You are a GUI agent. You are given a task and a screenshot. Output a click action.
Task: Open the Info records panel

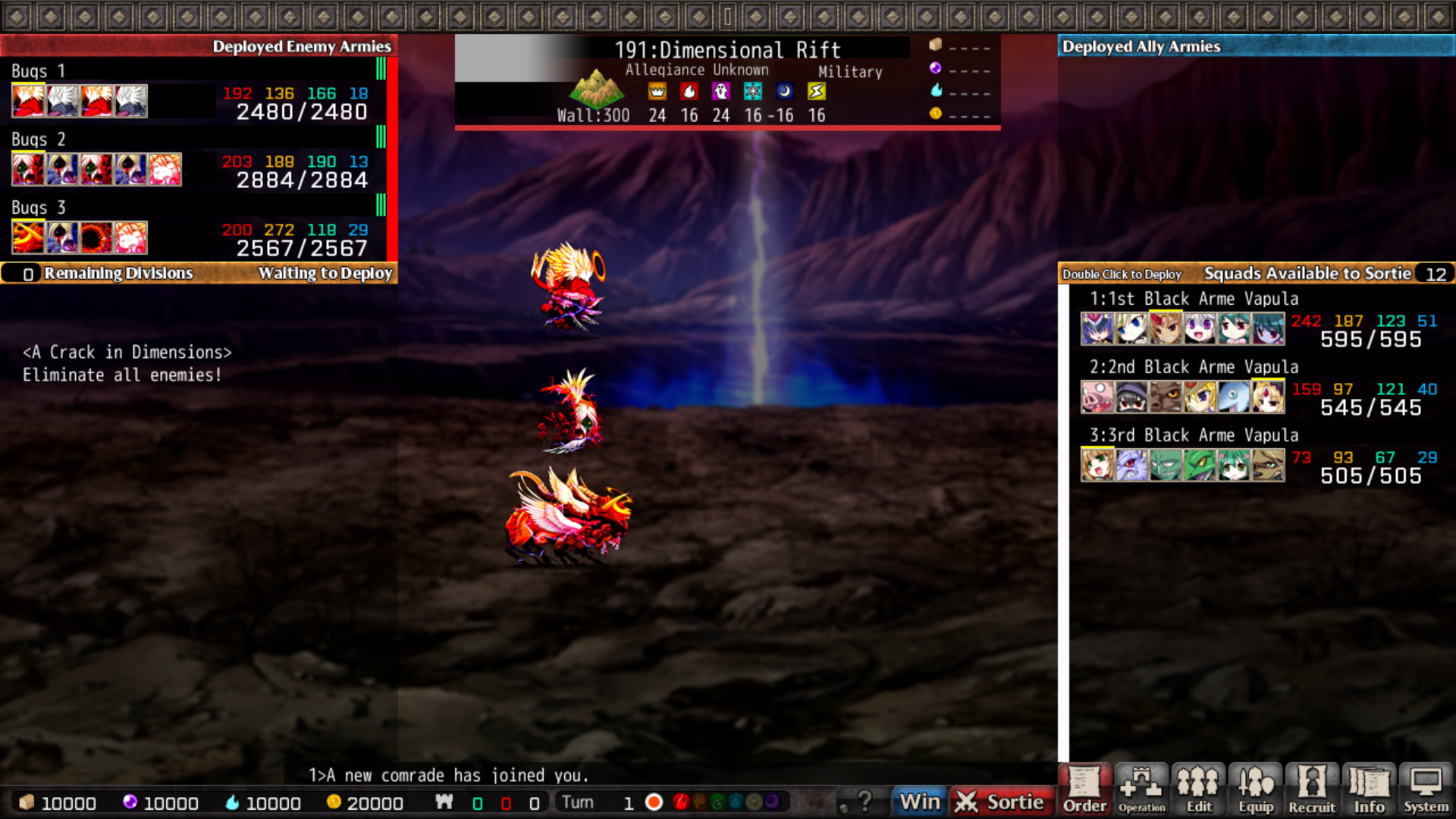coord(1369,790)
